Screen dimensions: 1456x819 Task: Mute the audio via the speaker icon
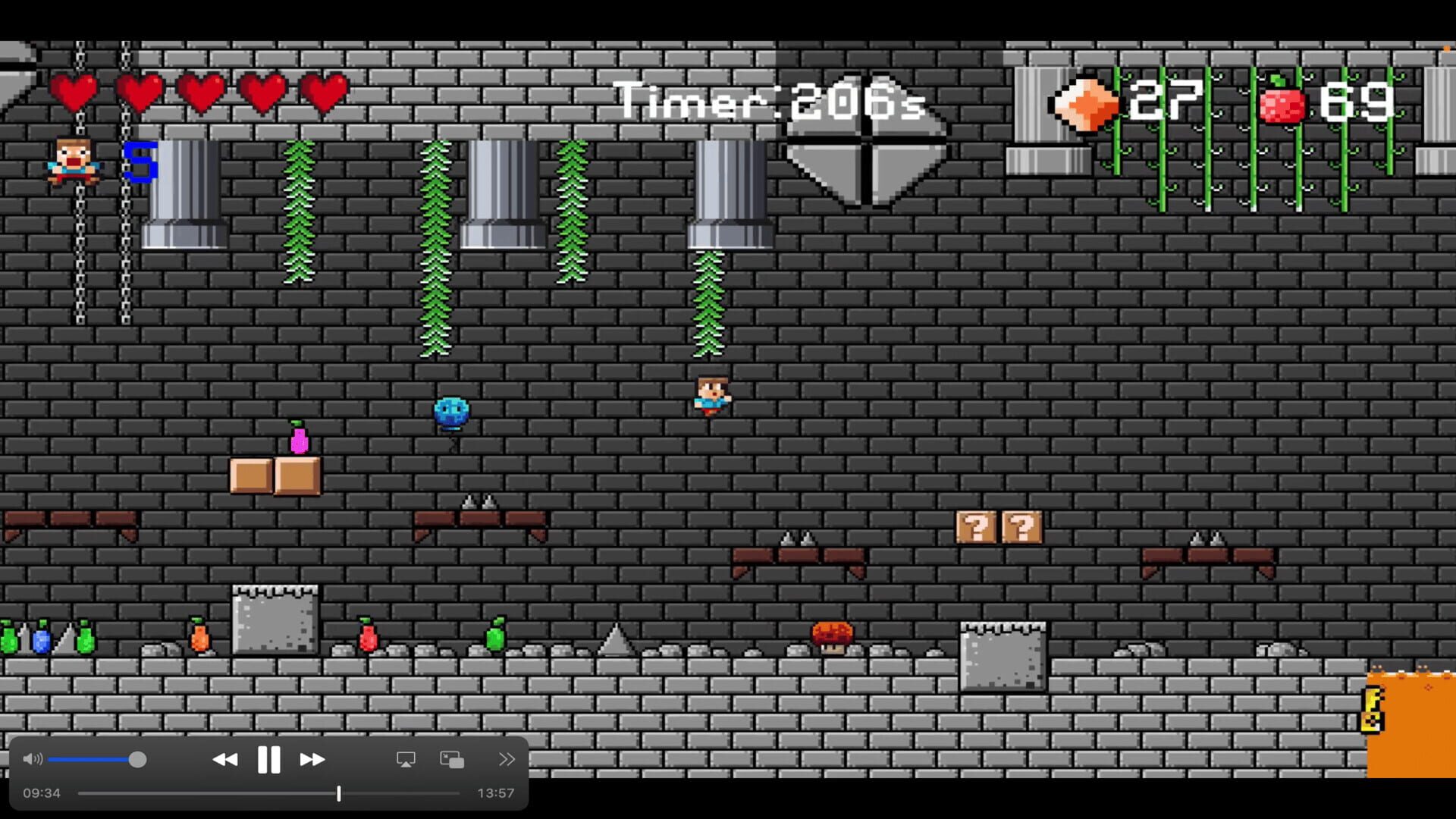(x=32, y=758)
